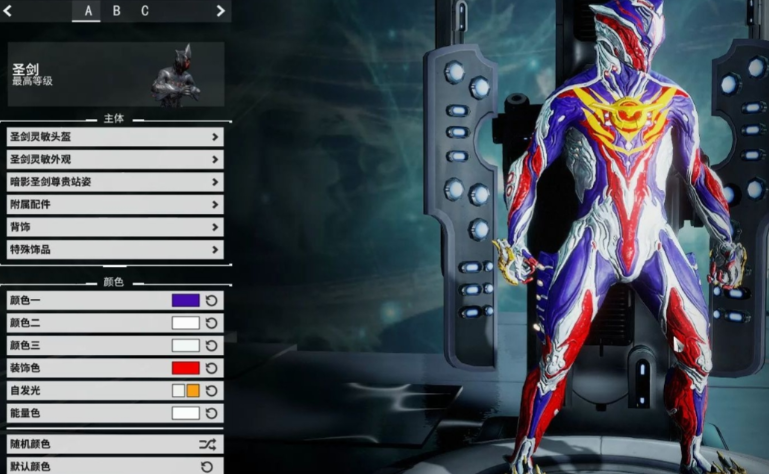Image resolution: width=769 pixels, height=474 pixels.
Task: Open the 特殊饰品 special accessories menu
Action: click(114, 249)
